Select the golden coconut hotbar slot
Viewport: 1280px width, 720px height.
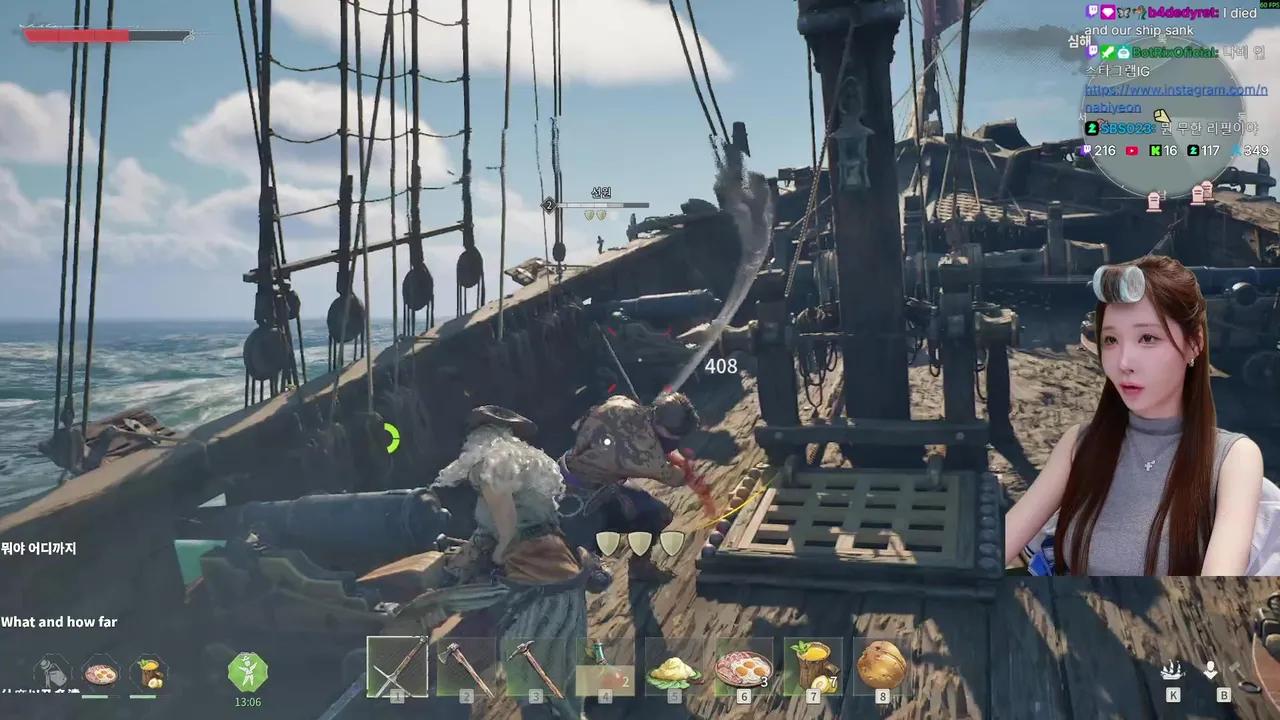(x=881, y=665)
